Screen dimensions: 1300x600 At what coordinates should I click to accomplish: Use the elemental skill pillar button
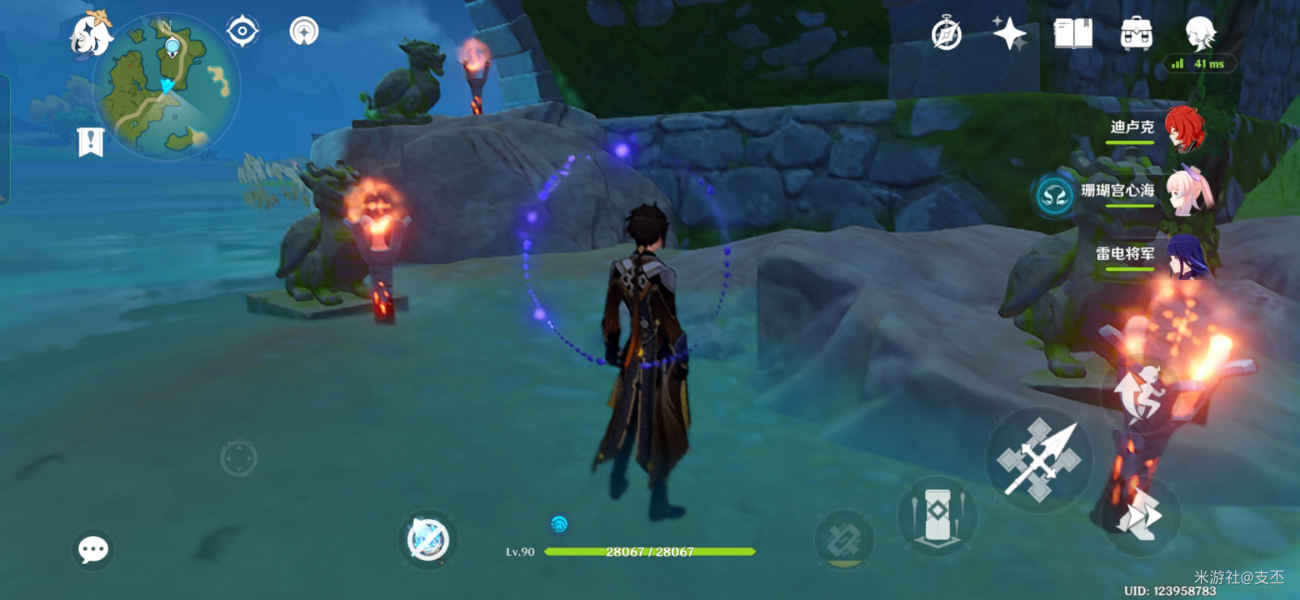coord(937,515)
